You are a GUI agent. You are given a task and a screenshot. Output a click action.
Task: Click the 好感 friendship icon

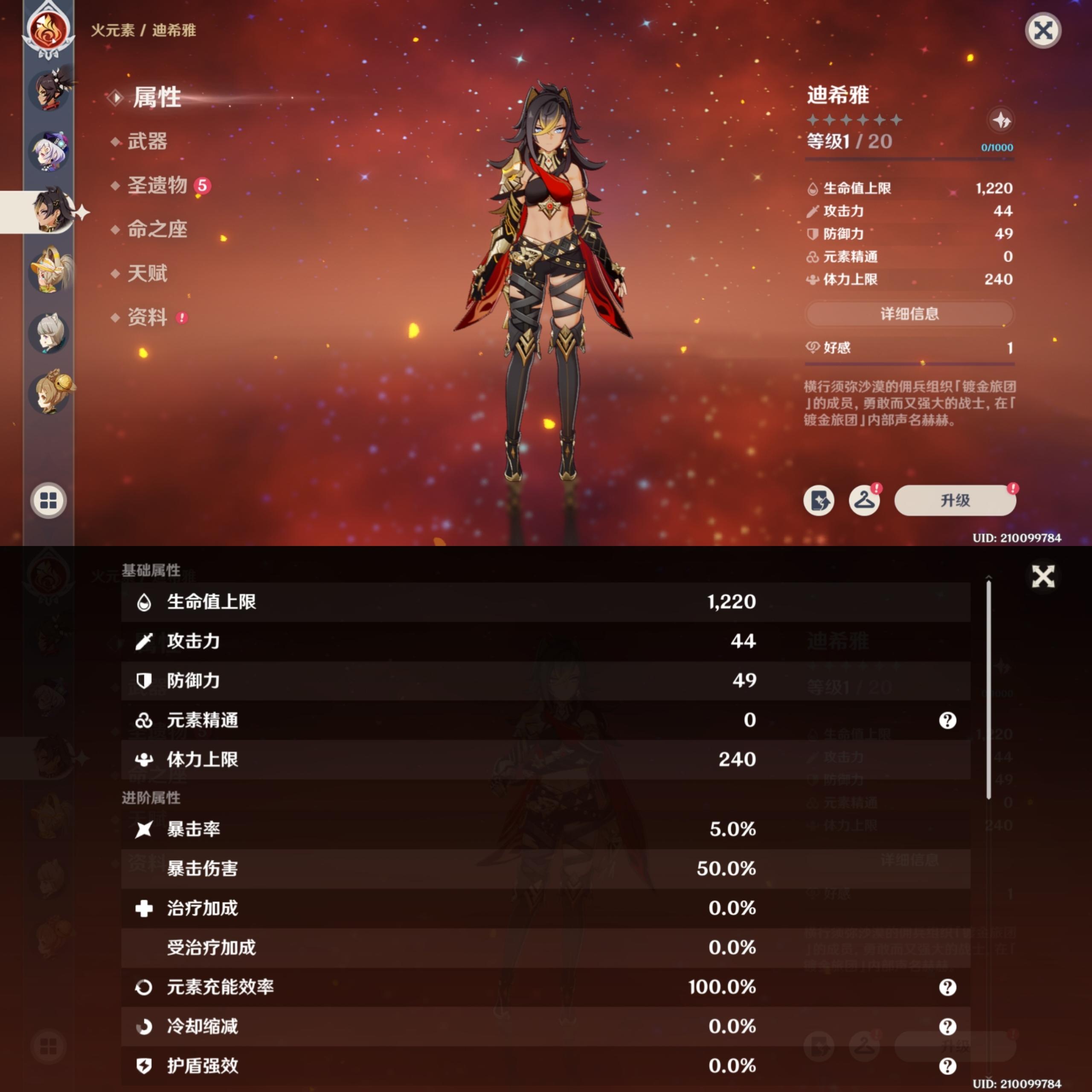coord(812,348)
